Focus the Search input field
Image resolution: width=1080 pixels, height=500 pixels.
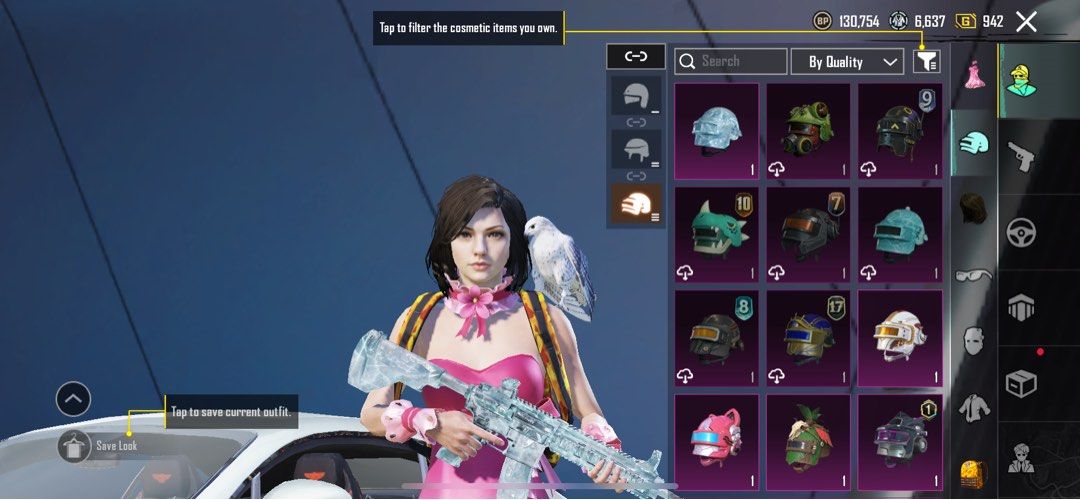click(731, 62)
